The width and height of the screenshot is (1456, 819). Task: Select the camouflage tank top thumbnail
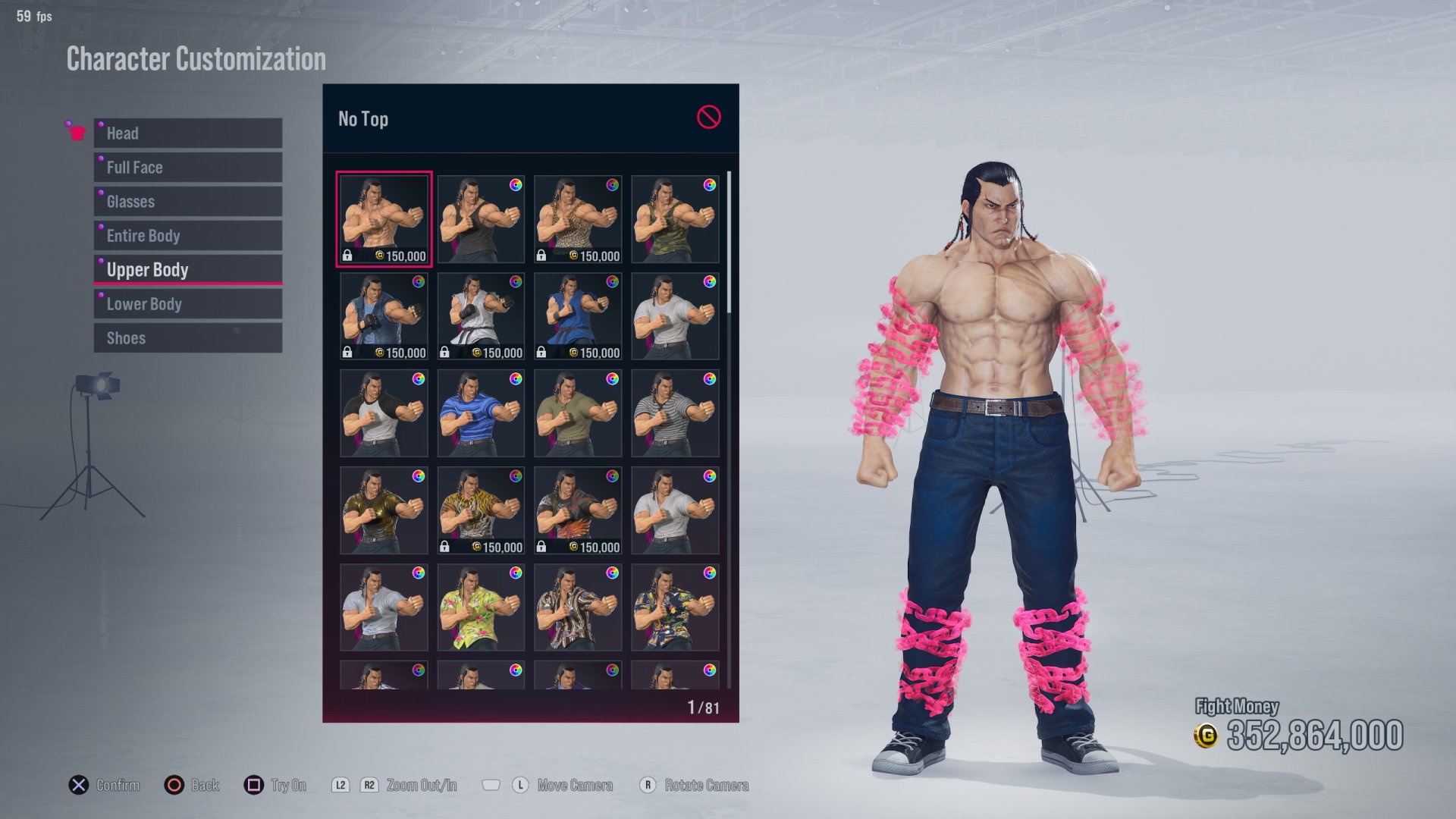tap(673, 218)
